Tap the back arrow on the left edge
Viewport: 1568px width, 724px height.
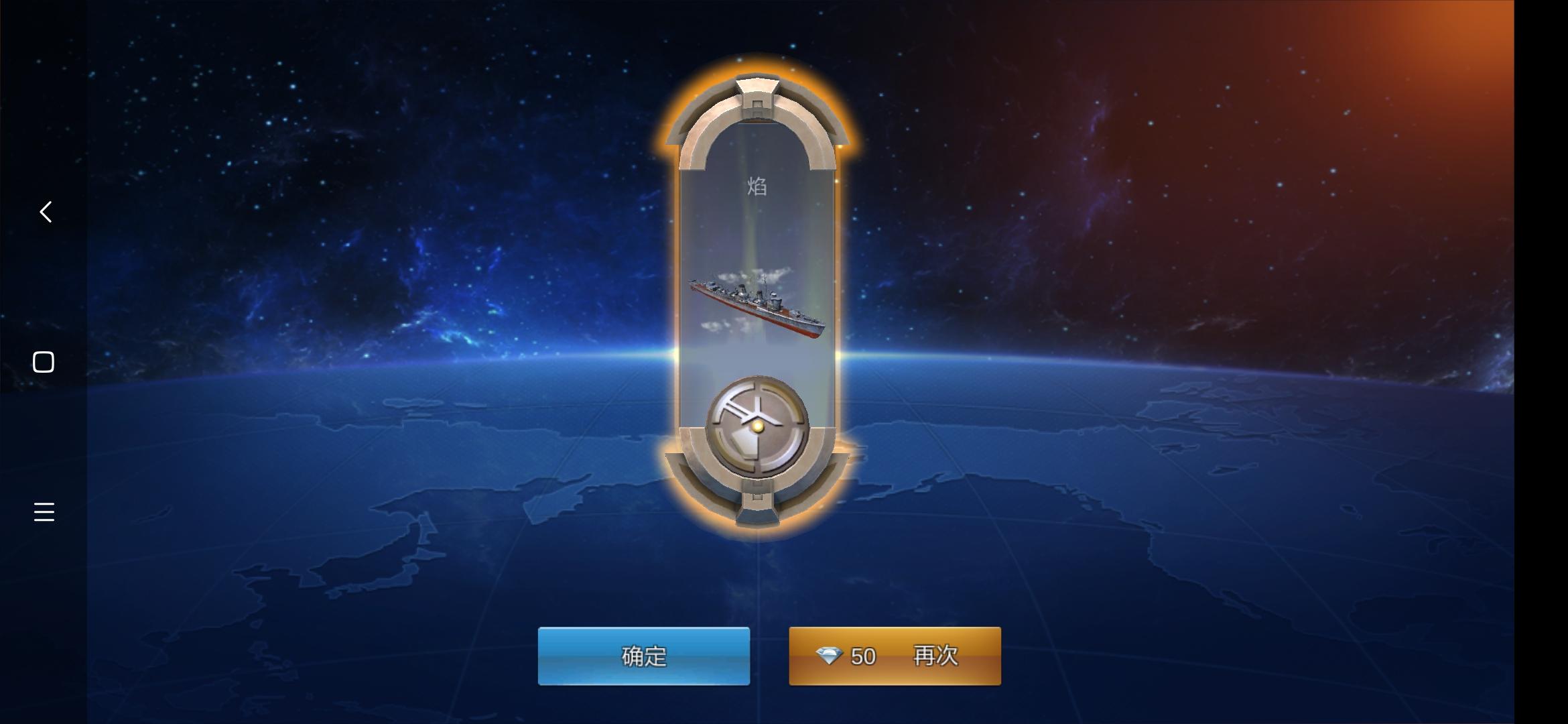click(x=44, y=213)
